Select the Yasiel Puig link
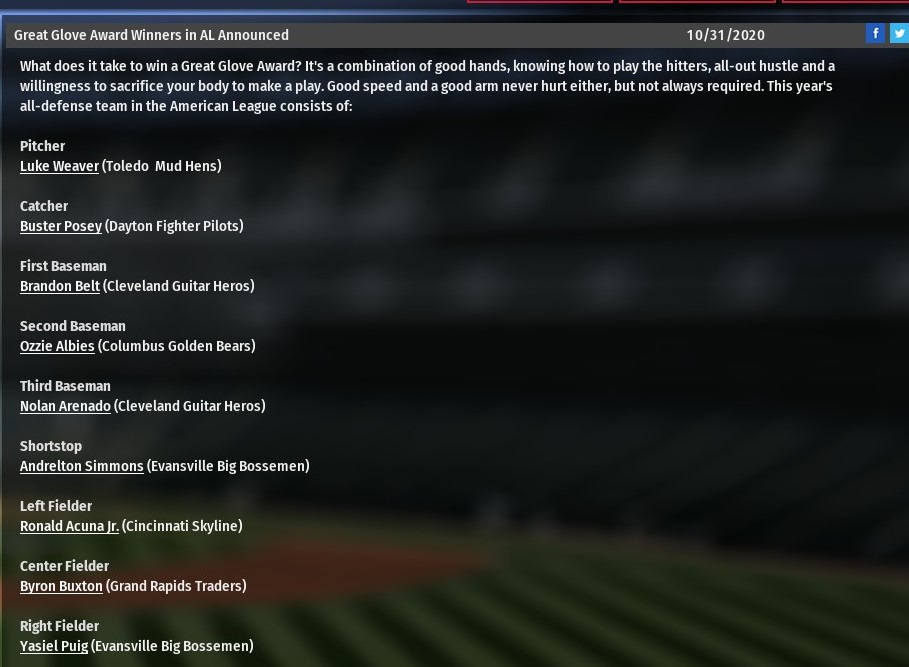The height and width of the screenshot is (667, 909). 54,646
